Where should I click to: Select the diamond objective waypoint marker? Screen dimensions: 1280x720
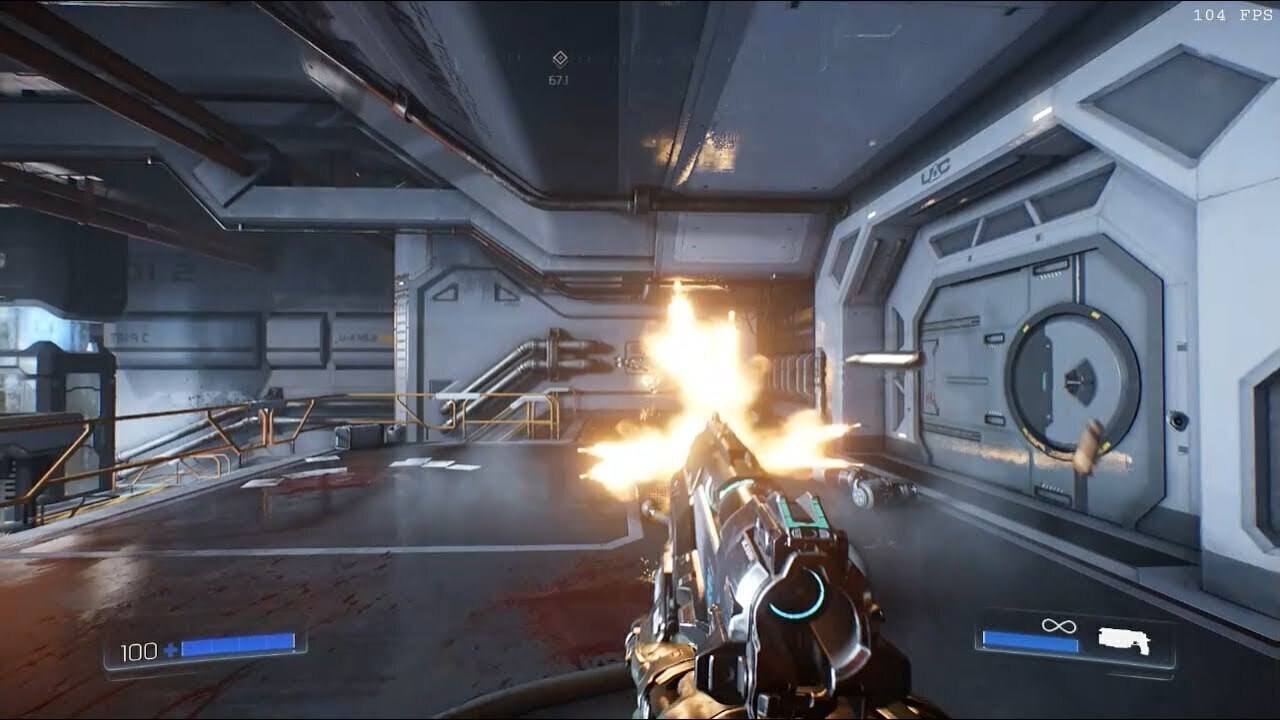560,61
